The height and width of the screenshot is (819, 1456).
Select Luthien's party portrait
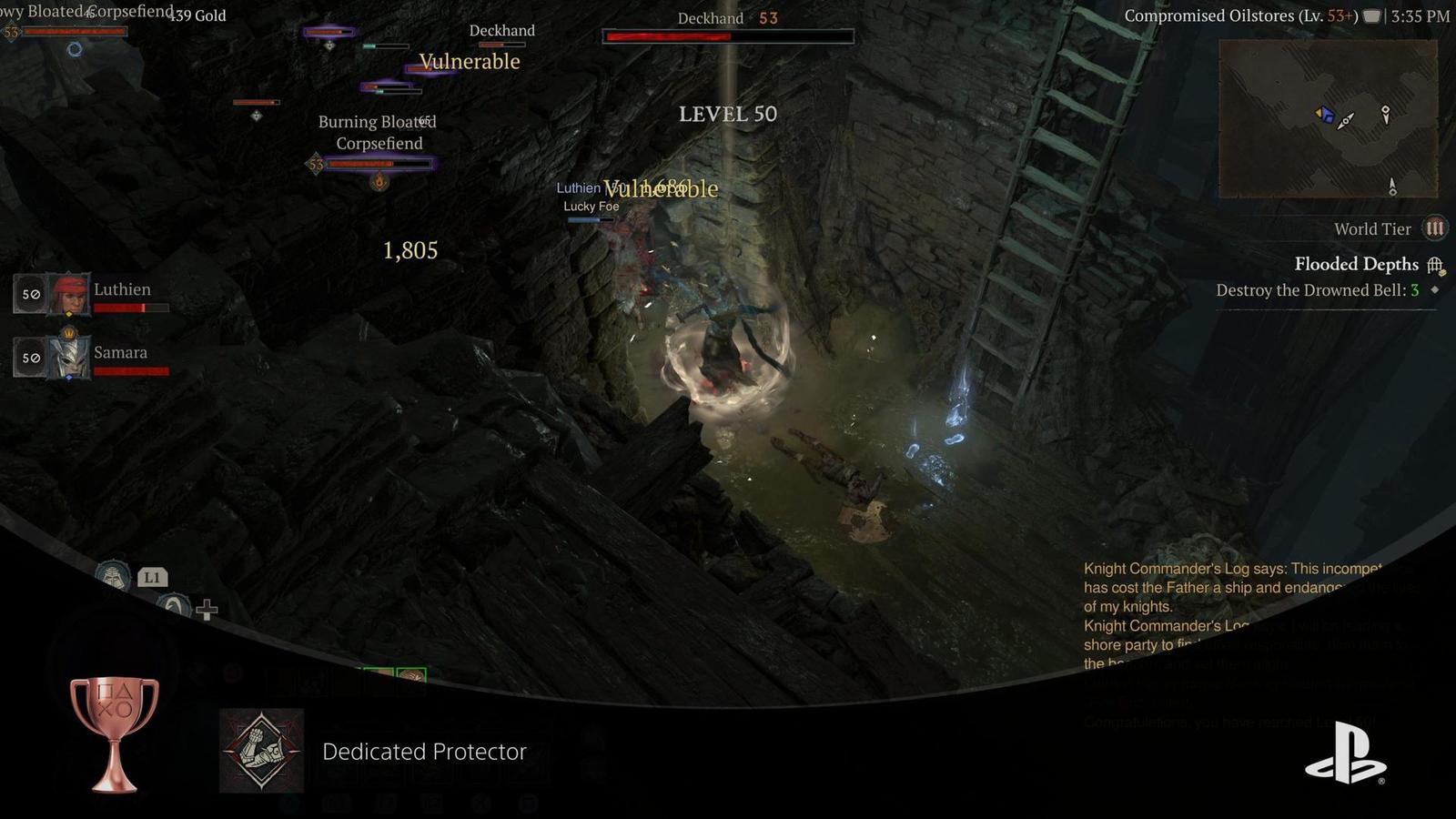point(68,294)
